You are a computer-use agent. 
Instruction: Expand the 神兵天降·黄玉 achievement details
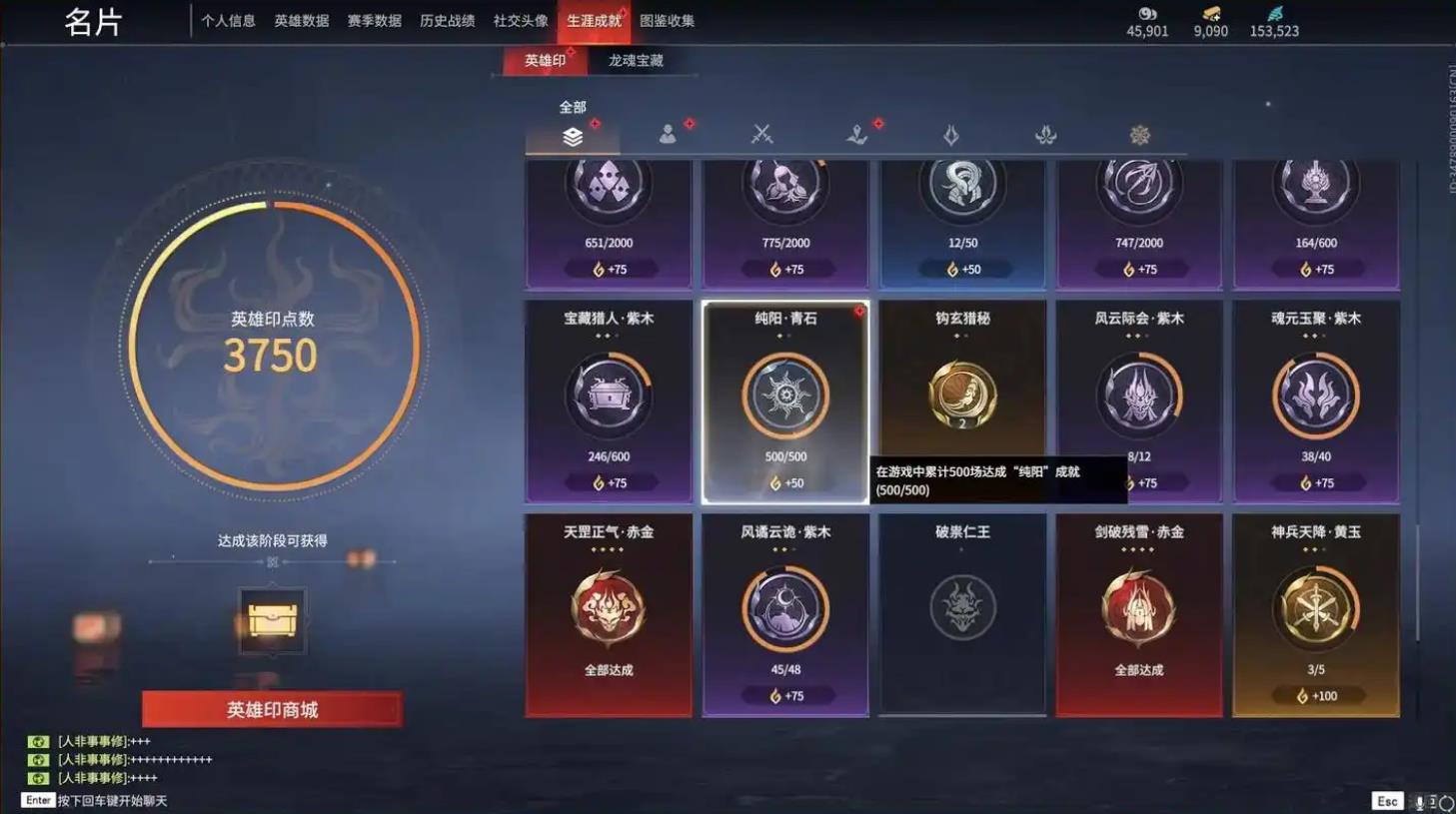[x=1317, y=609]
